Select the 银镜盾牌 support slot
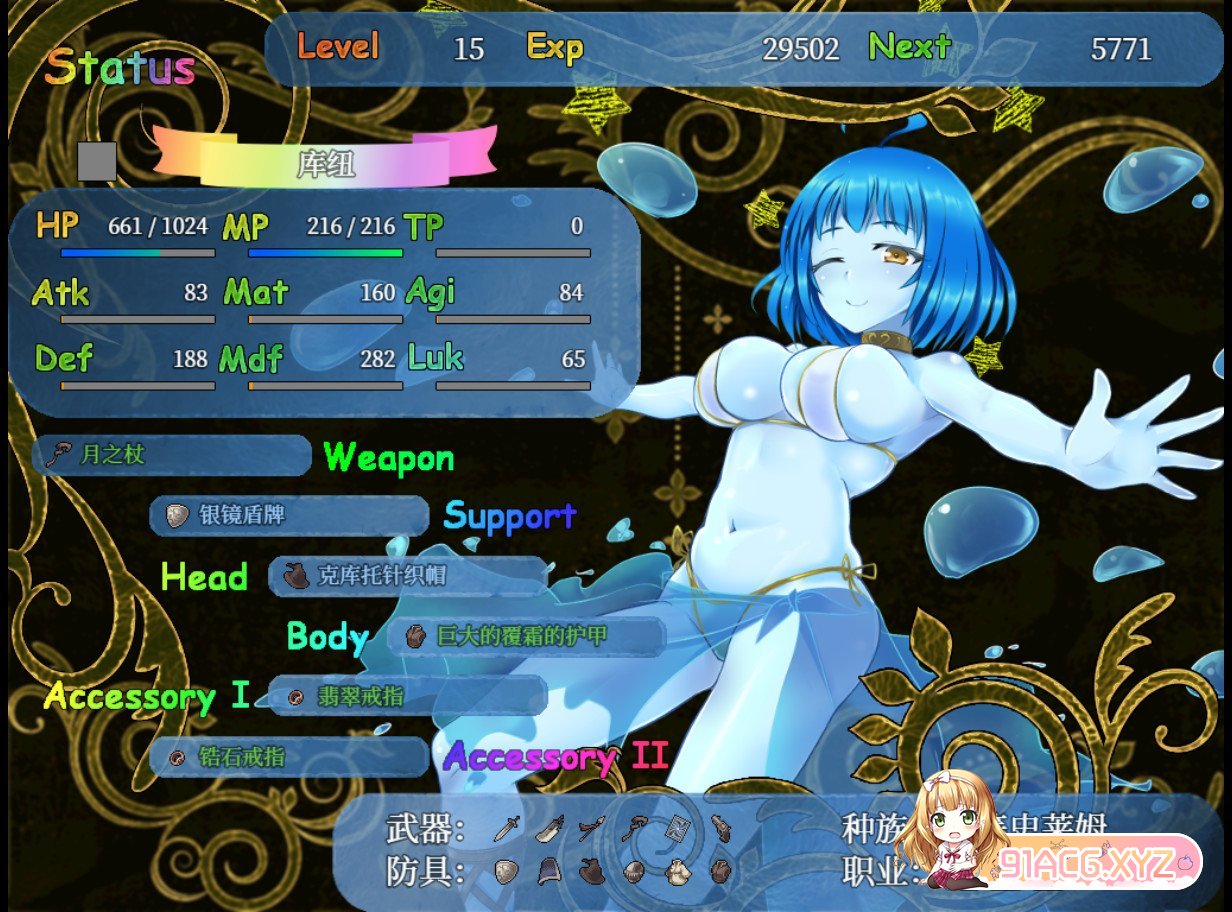This screenshot has width=1232, height=912. coord(289,515)
